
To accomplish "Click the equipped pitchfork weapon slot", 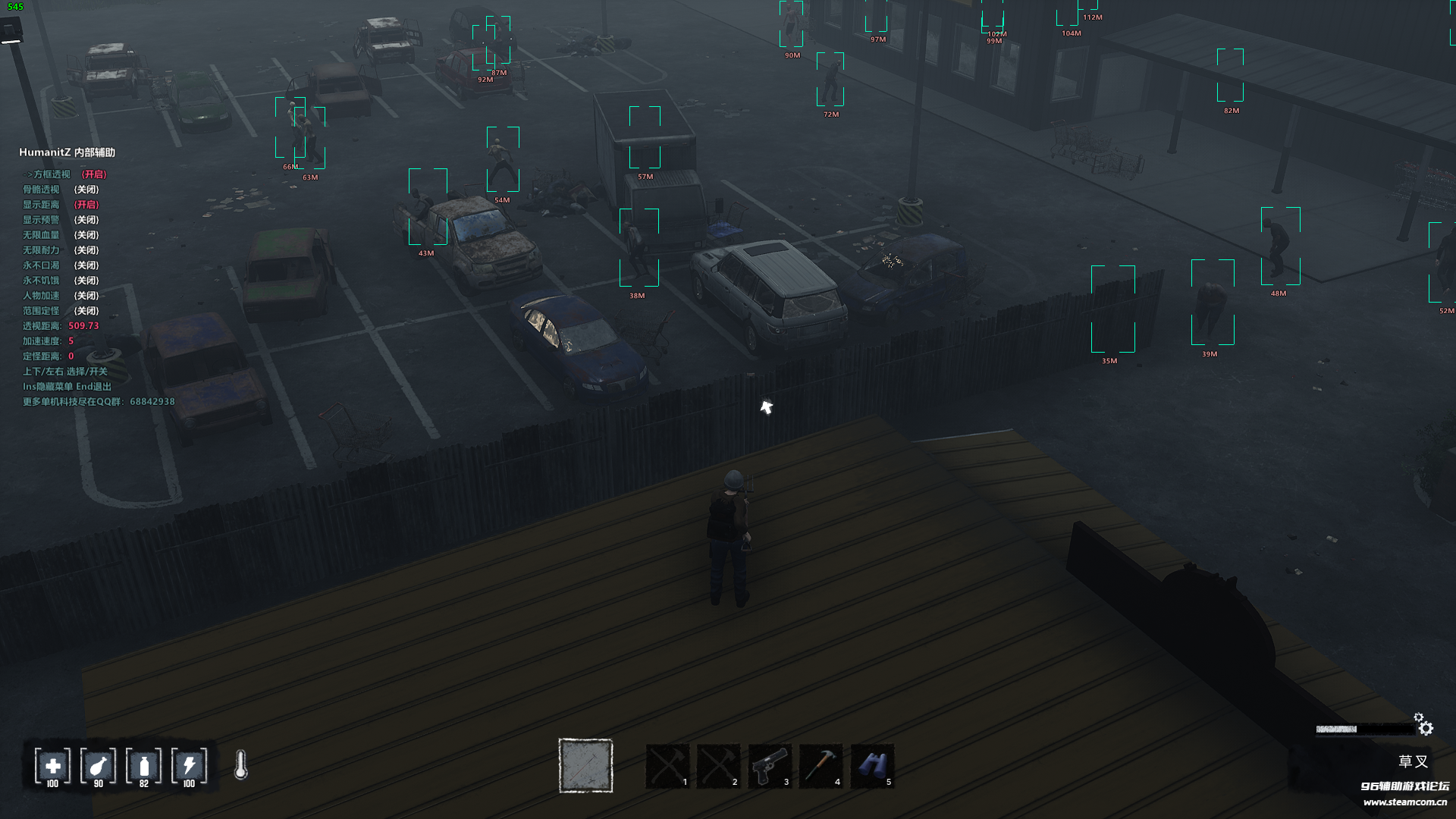I will point(585,765).
